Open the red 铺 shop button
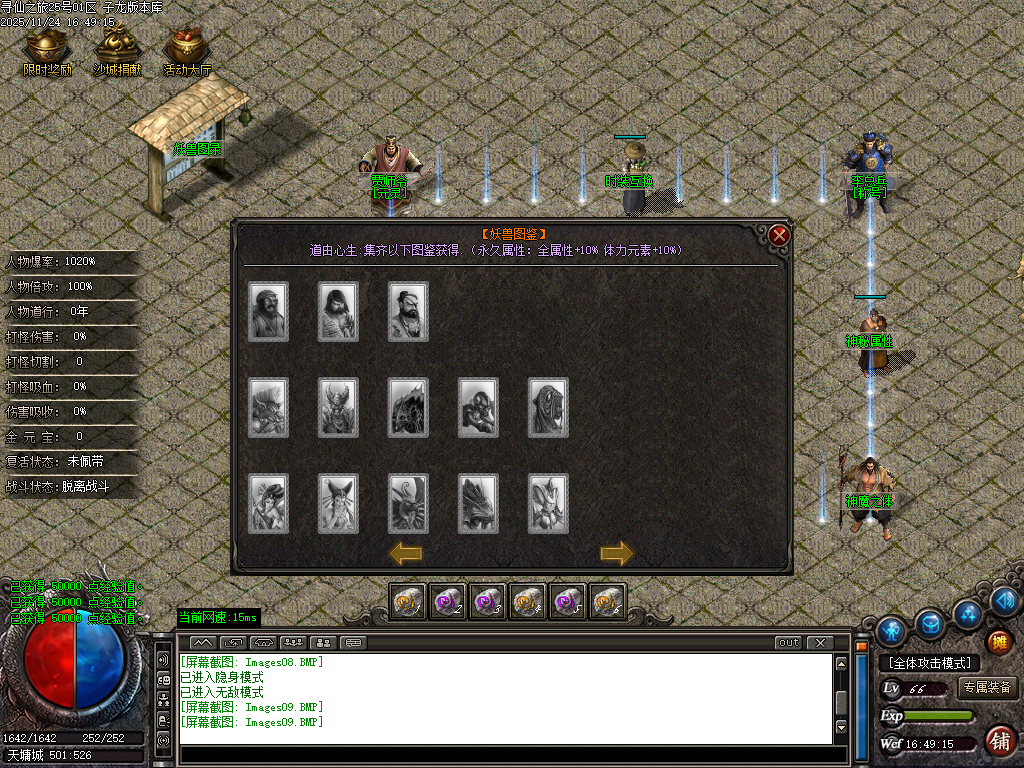The width and height of the screenshot is (1024, 768). coord(999,741)
